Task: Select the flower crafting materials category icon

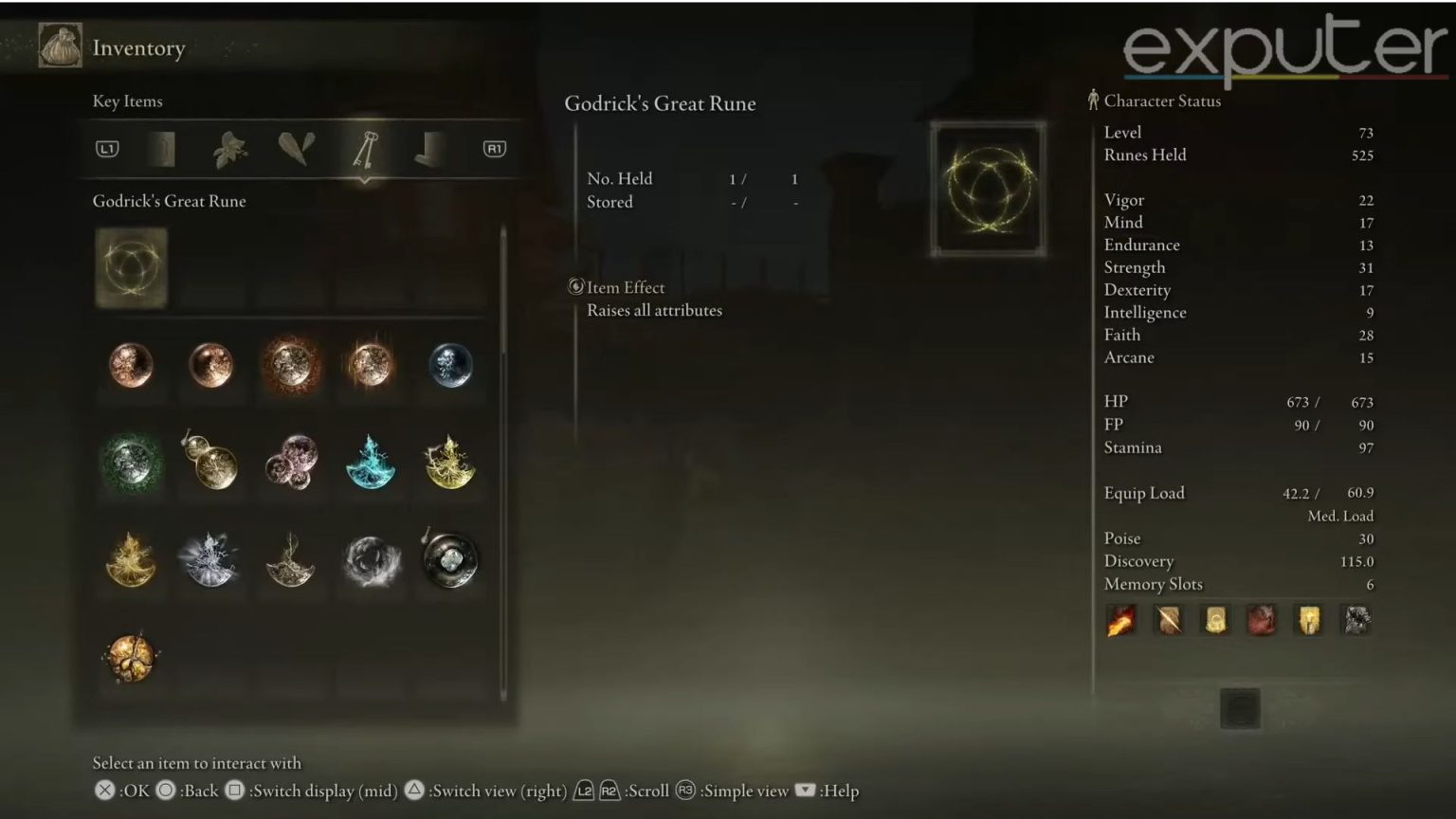Action: [228, 149]
